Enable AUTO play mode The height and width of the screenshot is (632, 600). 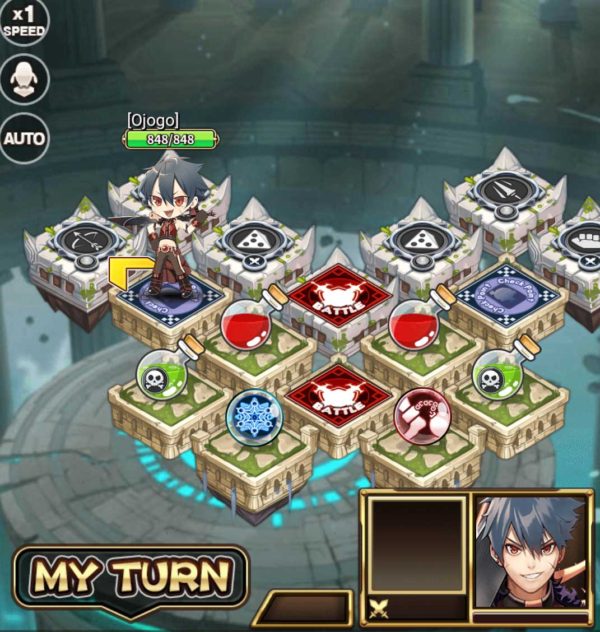click(x=23, y=138)
